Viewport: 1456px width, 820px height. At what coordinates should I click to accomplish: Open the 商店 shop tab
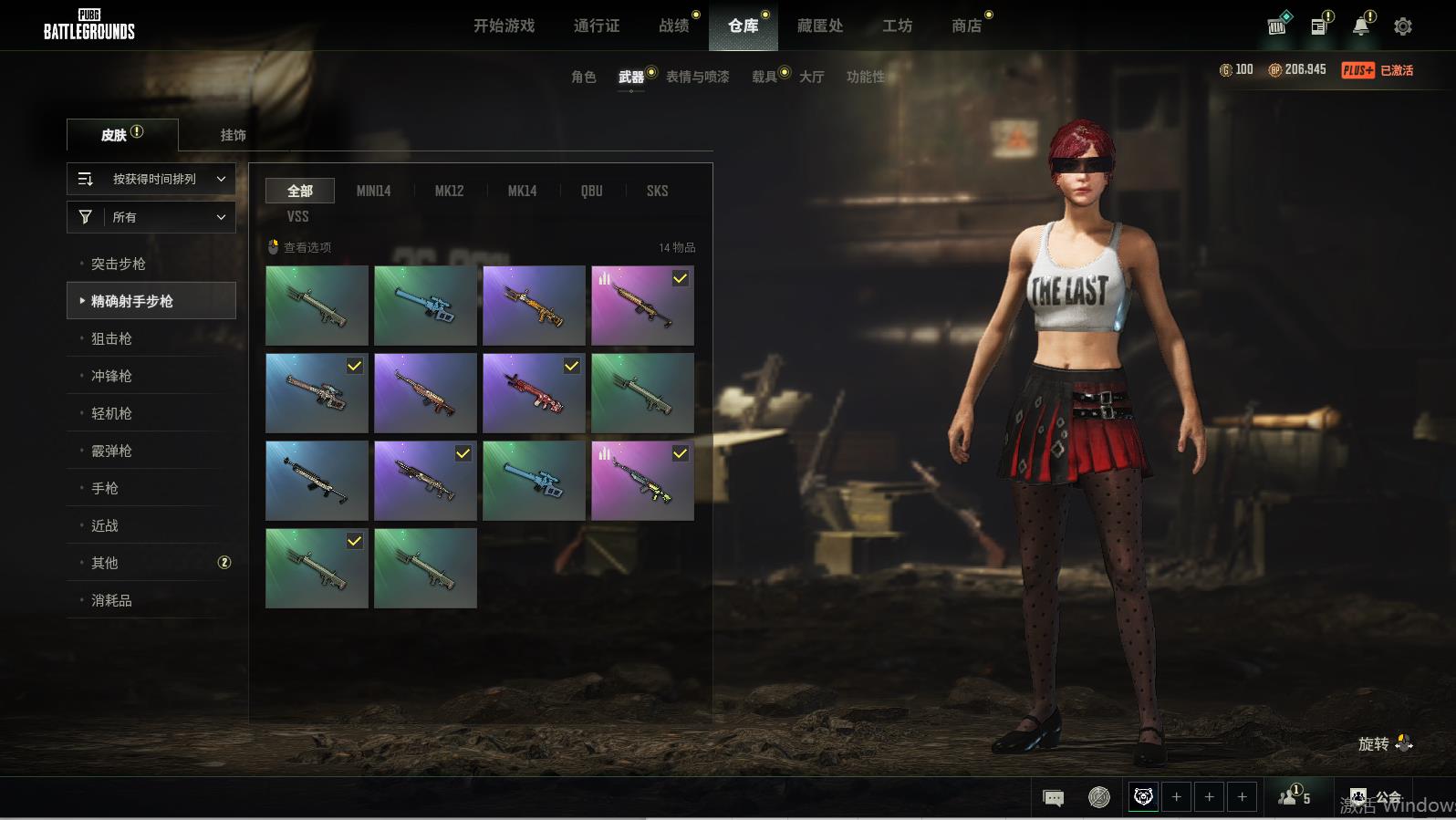967,26
